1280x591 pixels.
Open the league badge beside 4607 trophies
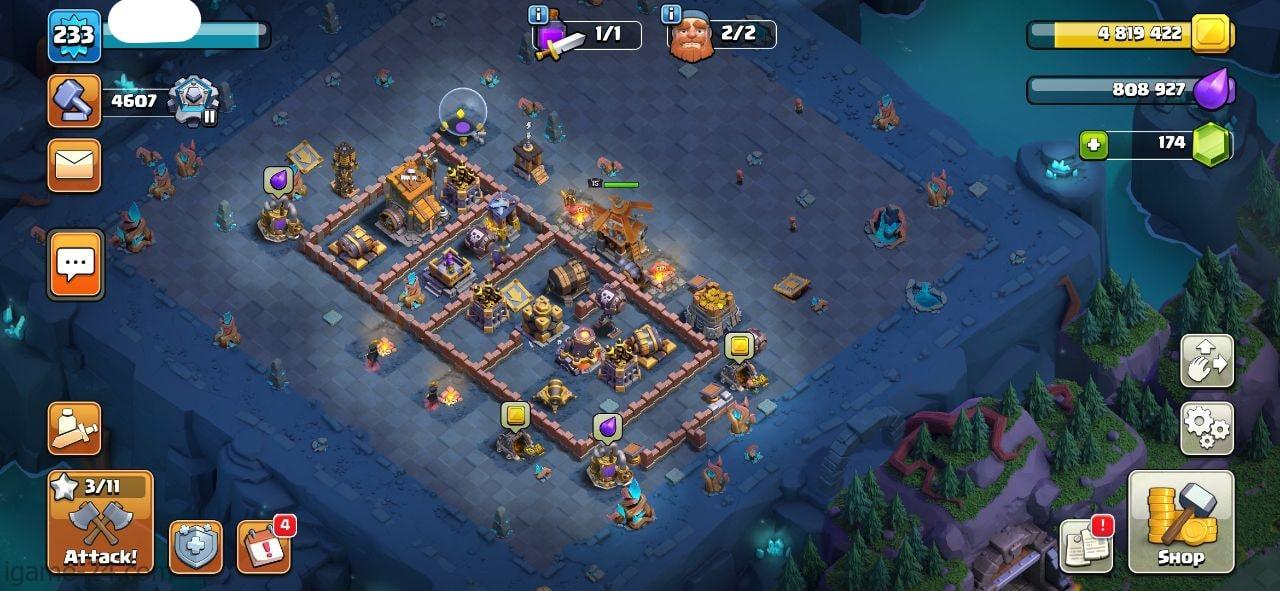coord(189,100)
